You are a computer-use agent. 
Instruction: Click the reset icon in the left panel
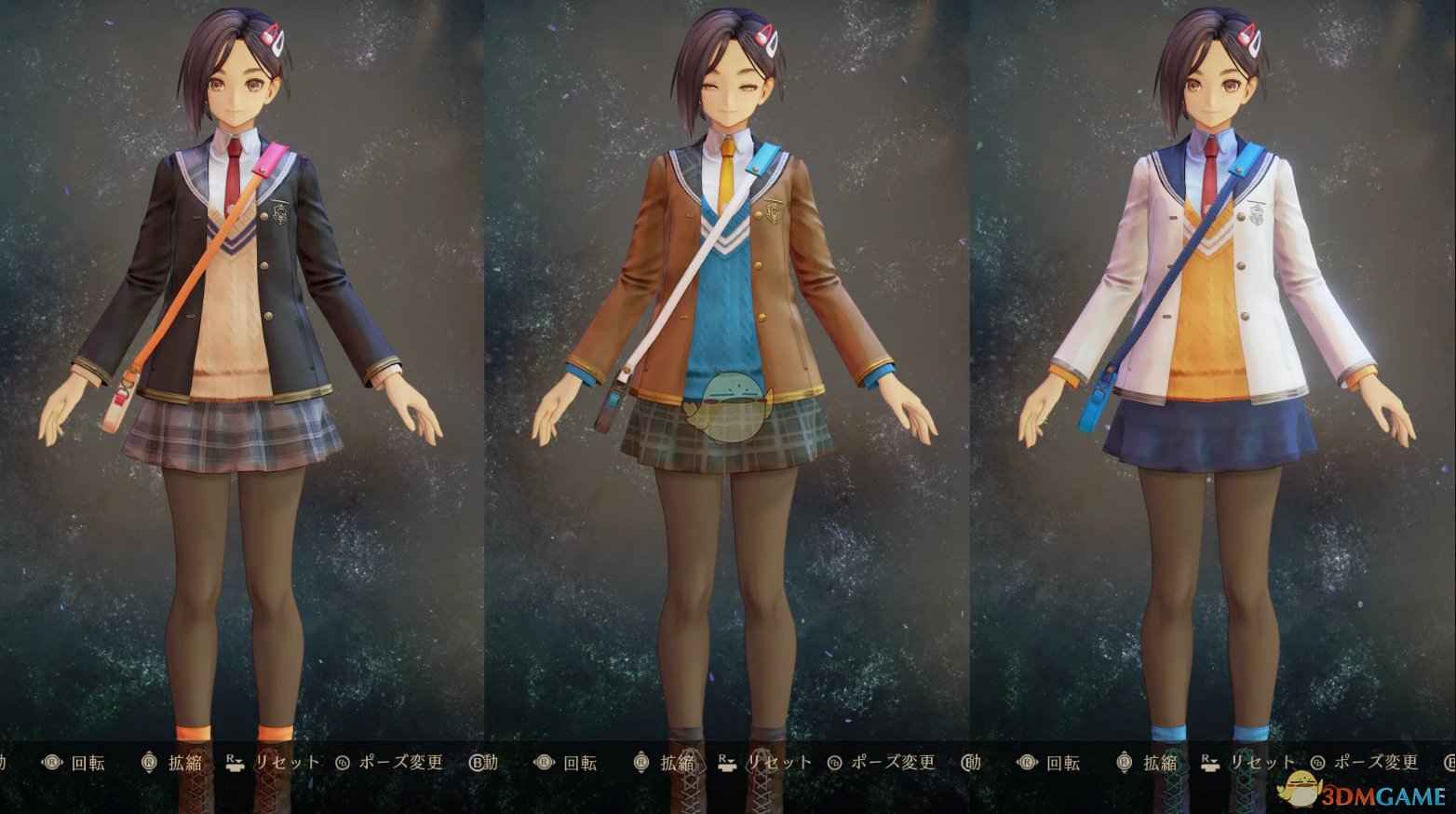pos(233,762)
